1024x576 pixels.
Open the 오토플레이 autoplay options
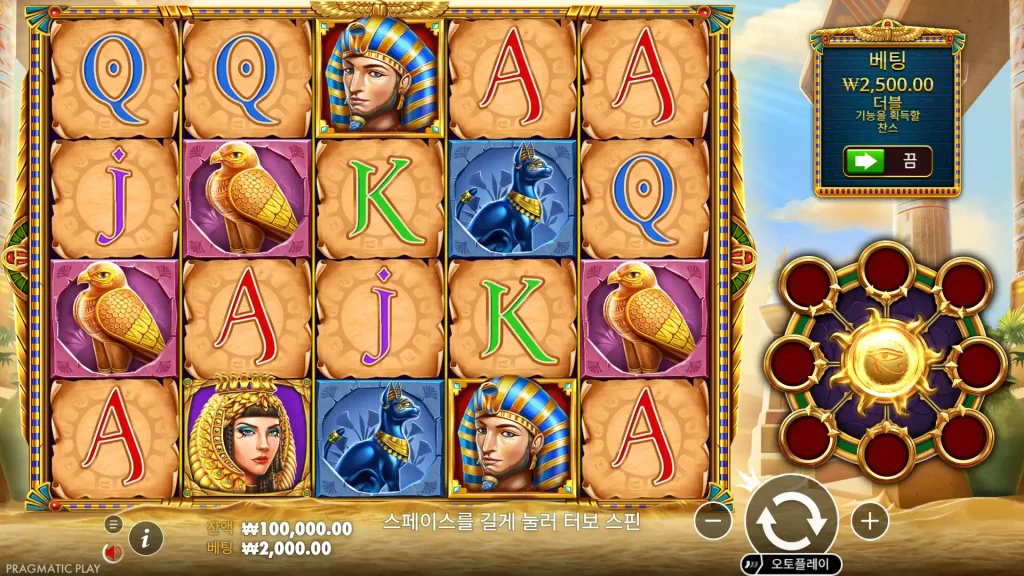[x=792, y=565]
